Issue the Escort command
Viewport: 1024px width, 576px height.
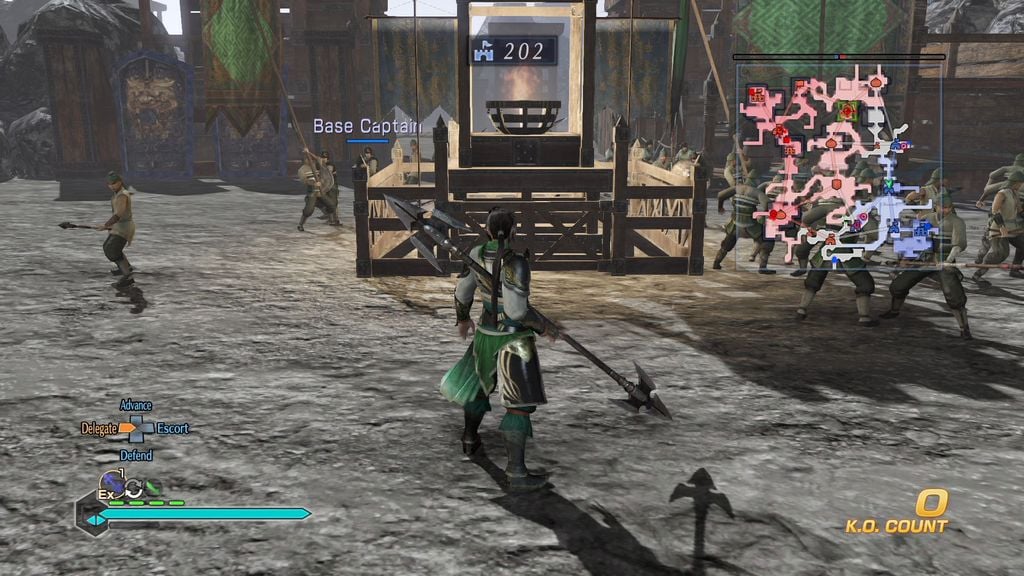(x=172, y=428)
